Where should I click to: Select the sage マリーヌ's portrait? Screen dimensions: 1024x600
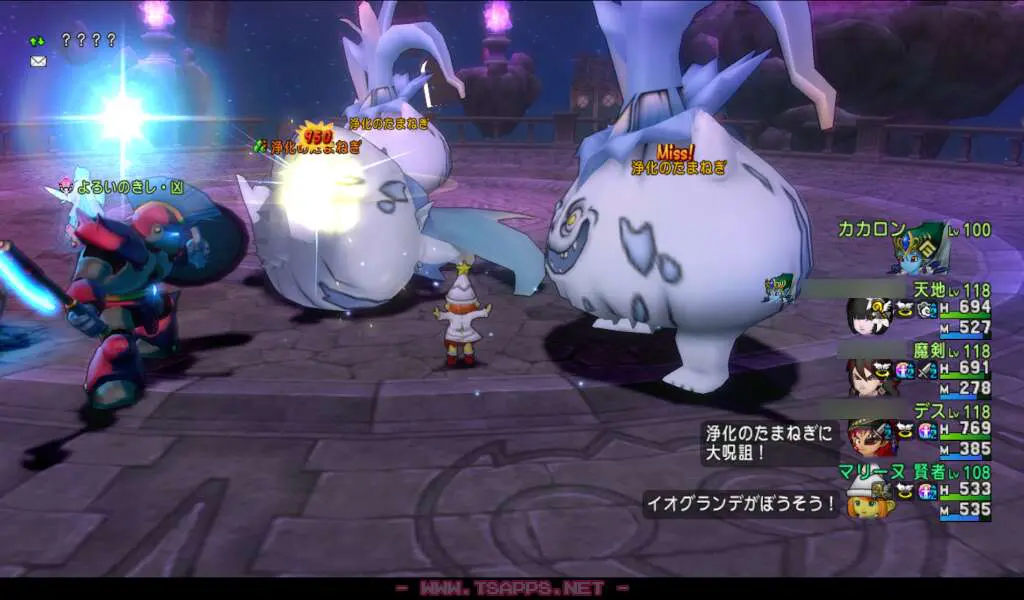(x=868, y=497)
